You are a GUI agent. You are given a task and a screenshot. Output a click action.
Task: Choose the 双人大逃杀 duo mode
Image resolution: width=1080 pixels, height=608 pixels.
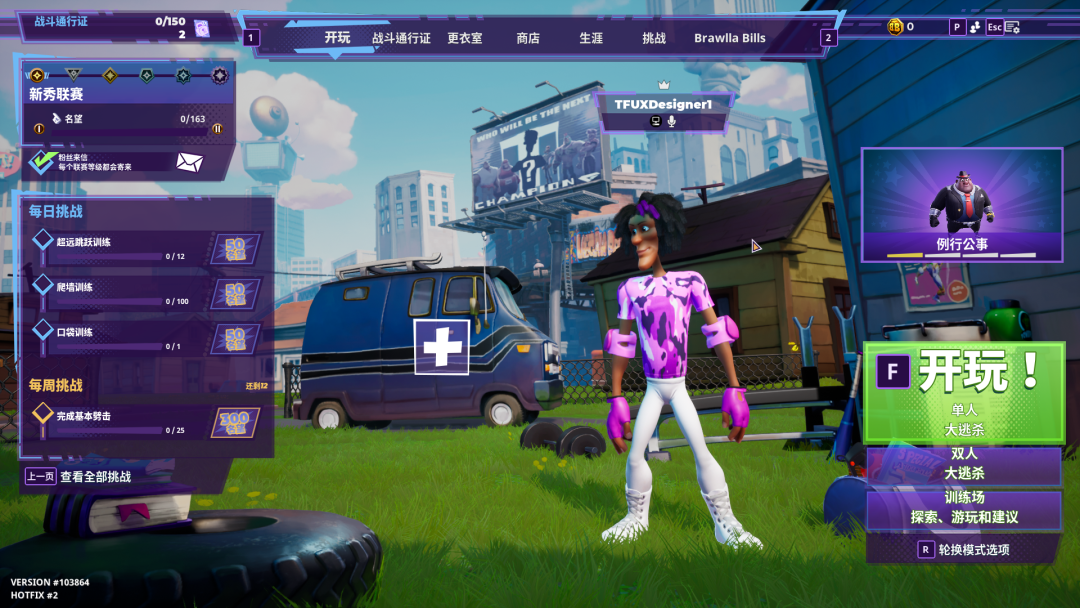click(964, 464)
